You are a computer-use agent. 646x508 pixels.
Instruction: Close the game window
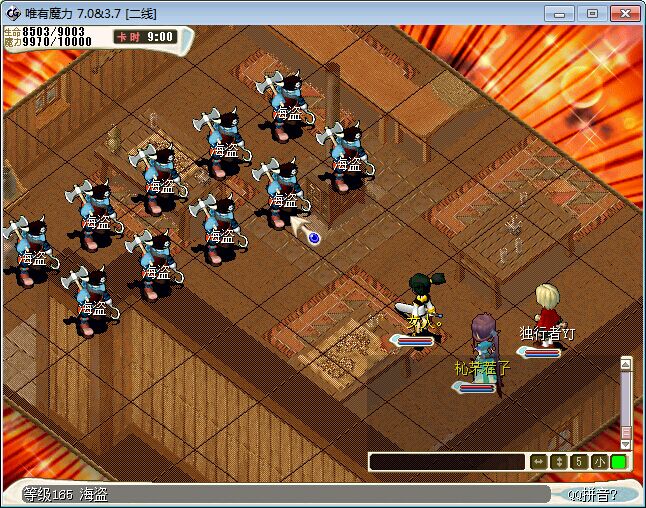click(x=624, y=13)
